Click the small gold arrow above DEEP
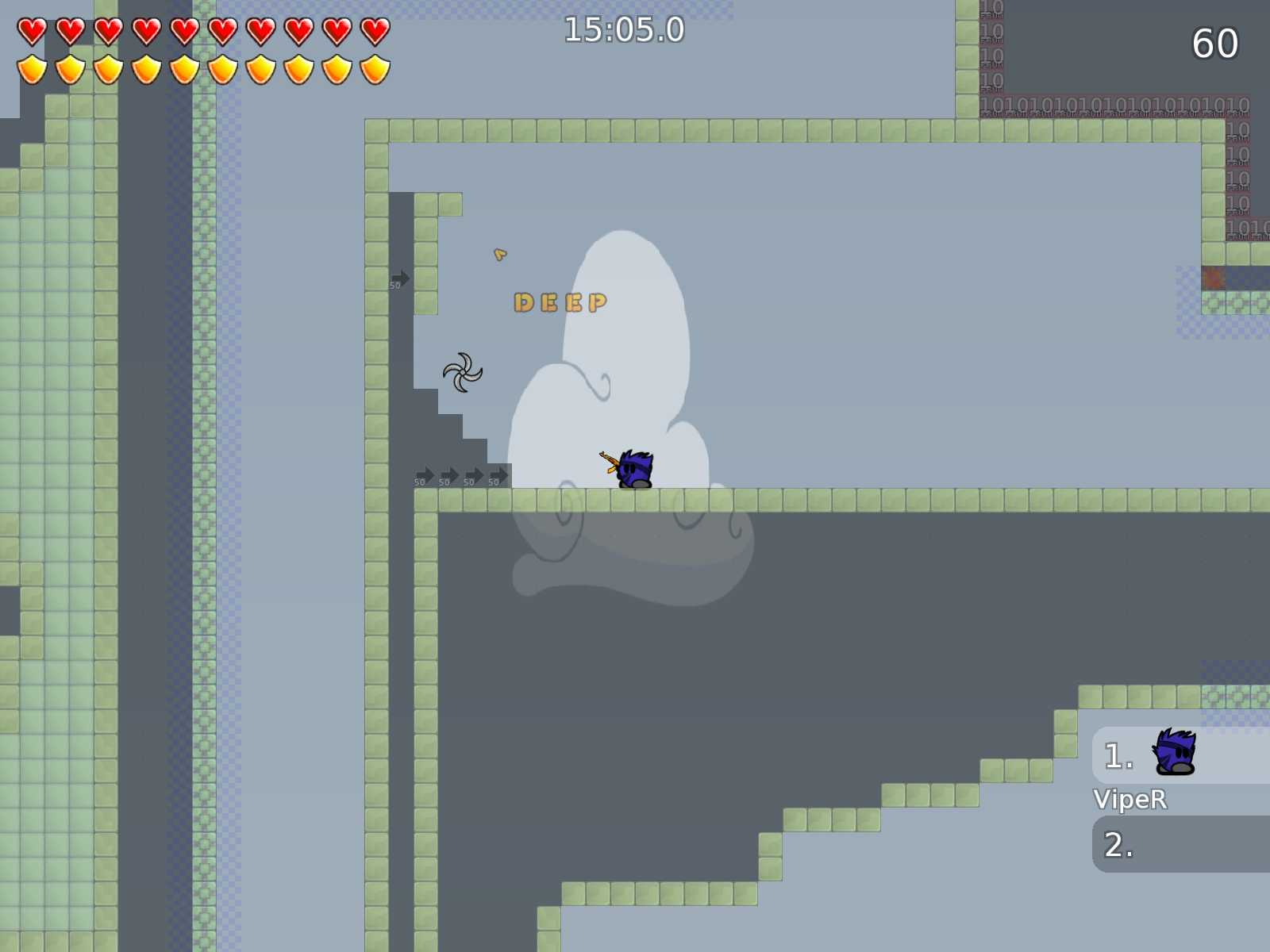The width and height of the screenshot is (1270, 952). (500, 255)
